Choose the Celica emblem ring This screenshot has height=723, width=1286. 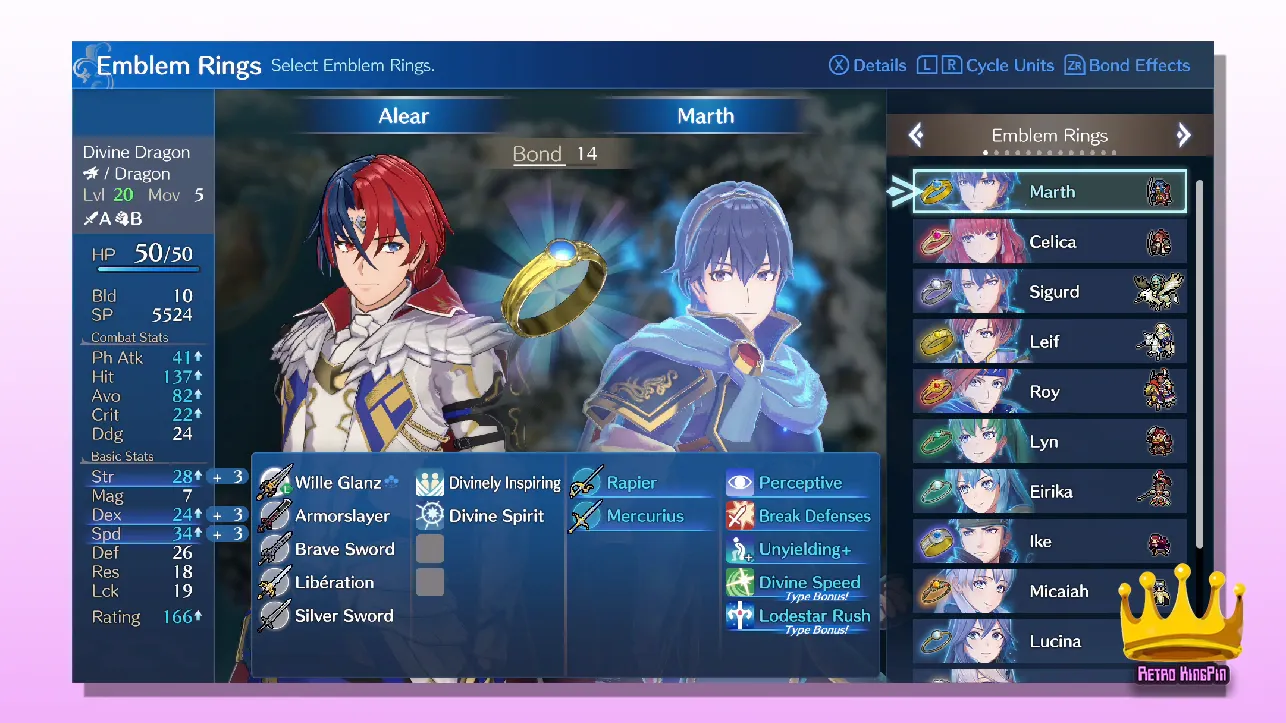click(x=1050, y=242)
